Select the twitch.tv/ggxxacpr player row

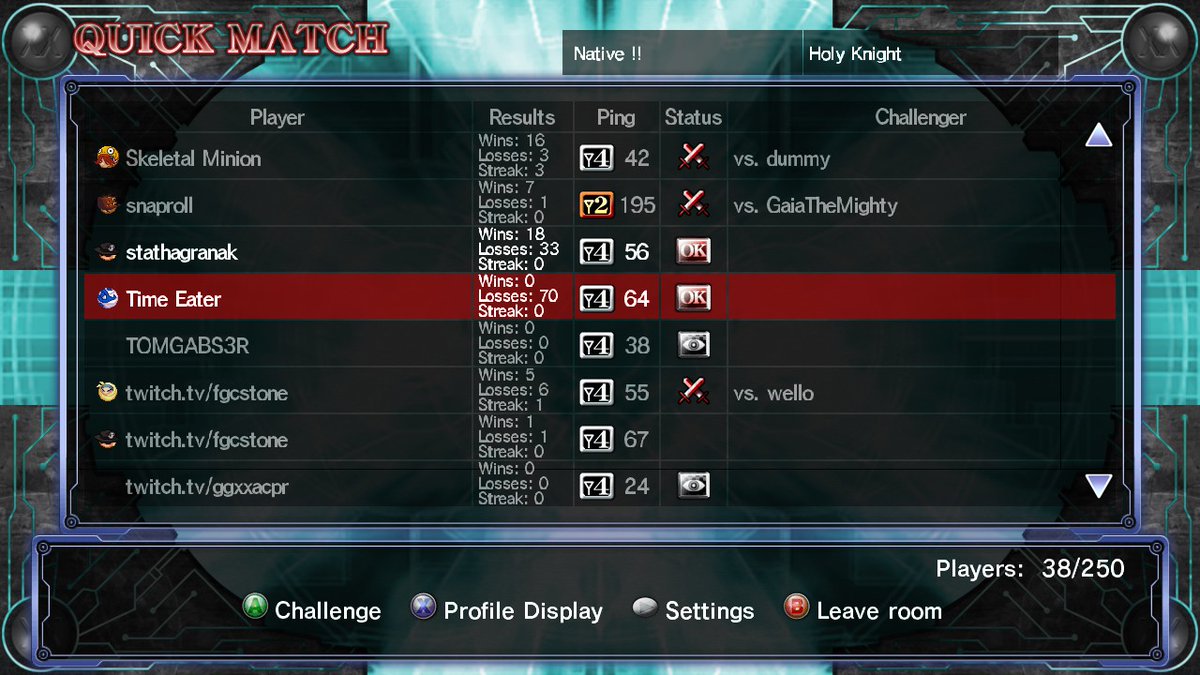coord(207,487)
